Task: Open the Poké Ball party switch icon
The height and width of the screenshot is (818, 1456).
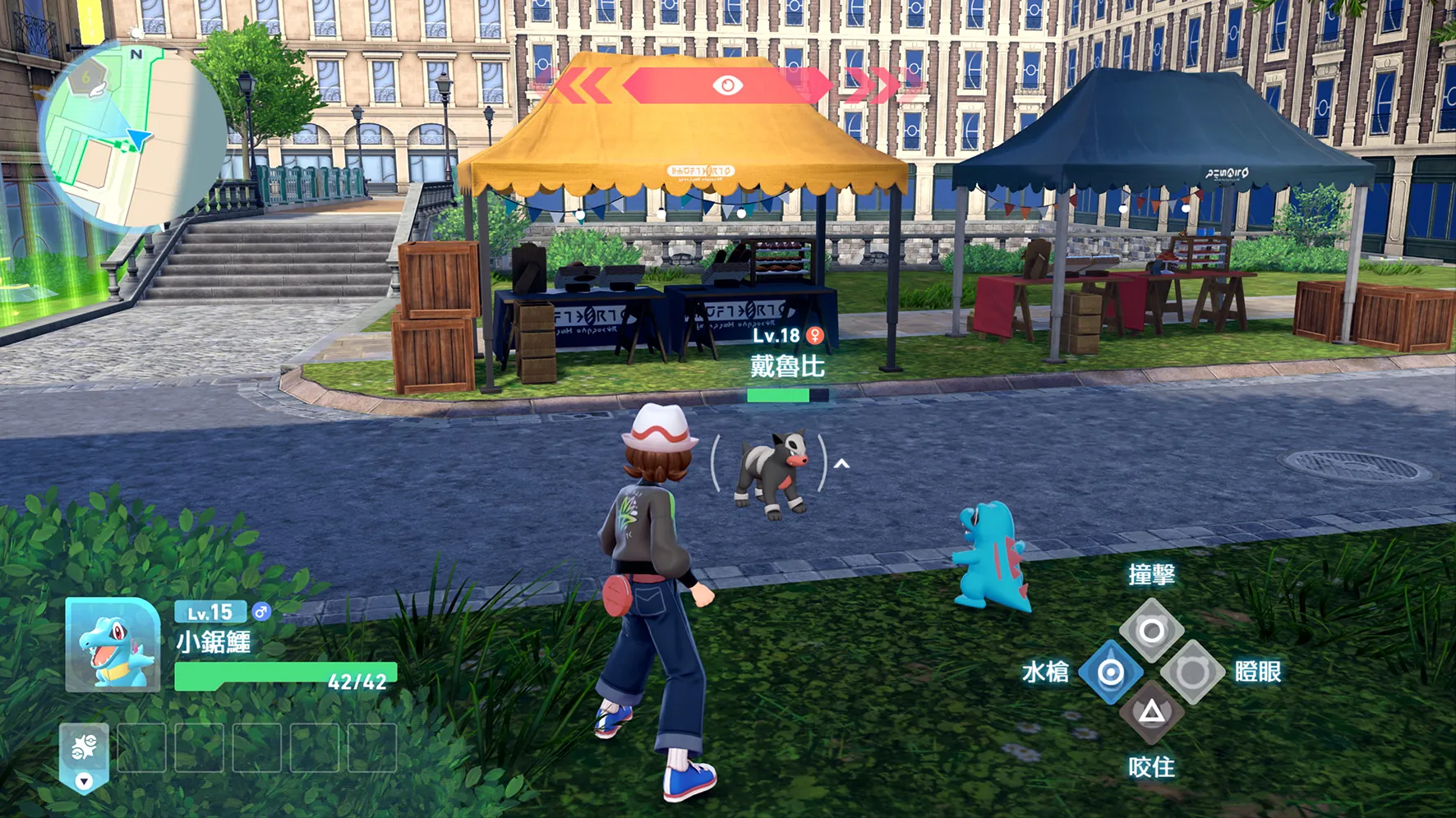Action: [84, 749]
